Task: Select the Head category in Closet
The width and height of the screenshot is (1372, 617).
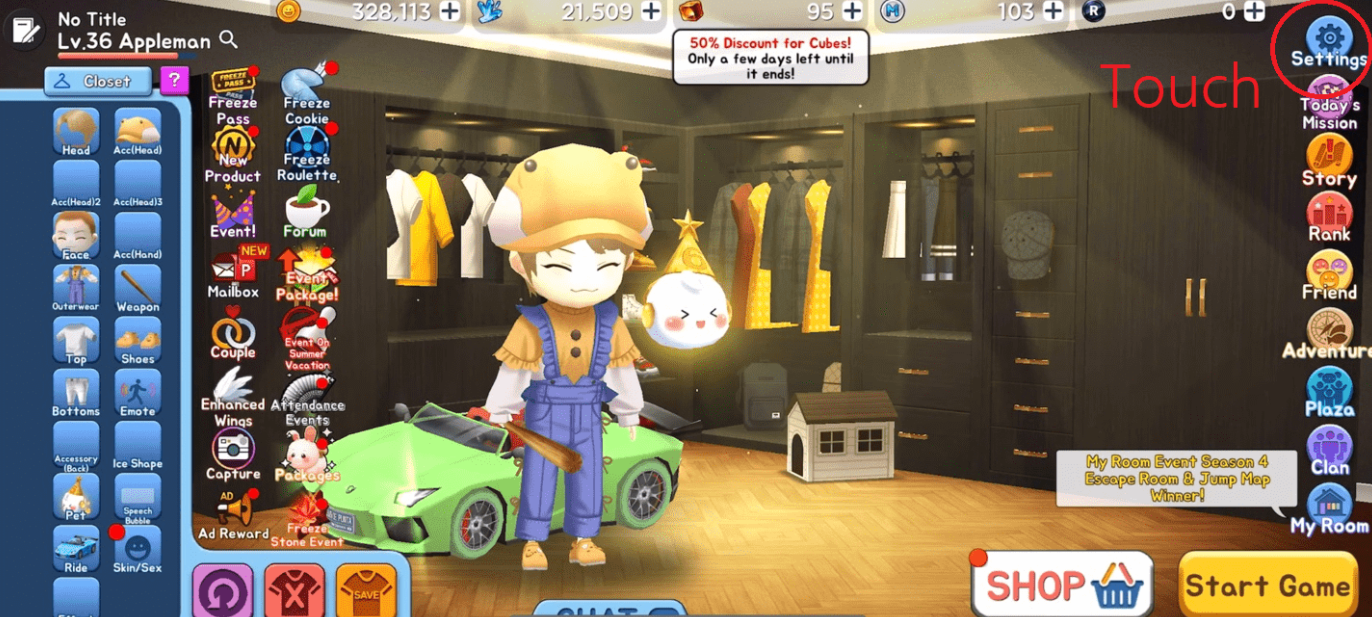Action: (x=76, y=132)
